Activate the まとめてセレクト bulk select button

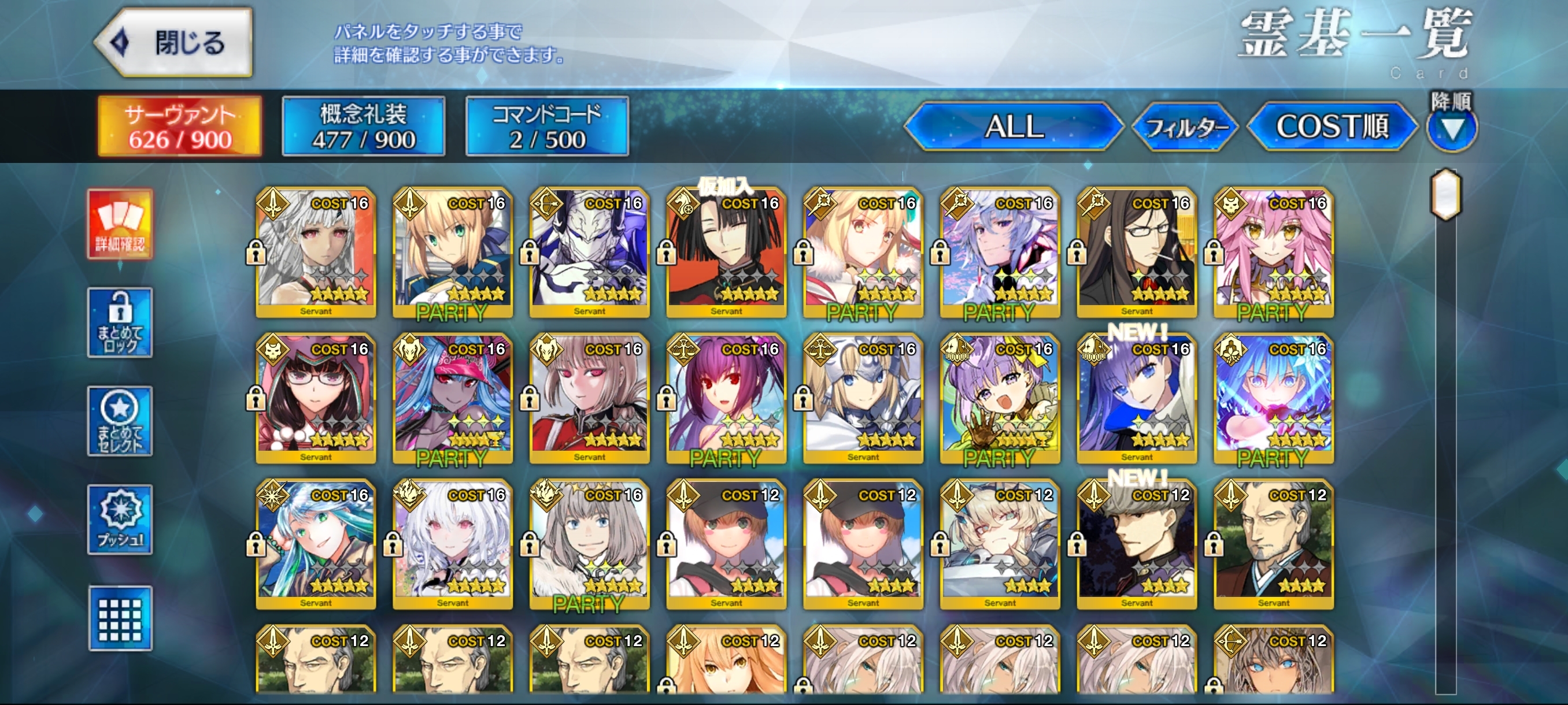tap(120, 421)
